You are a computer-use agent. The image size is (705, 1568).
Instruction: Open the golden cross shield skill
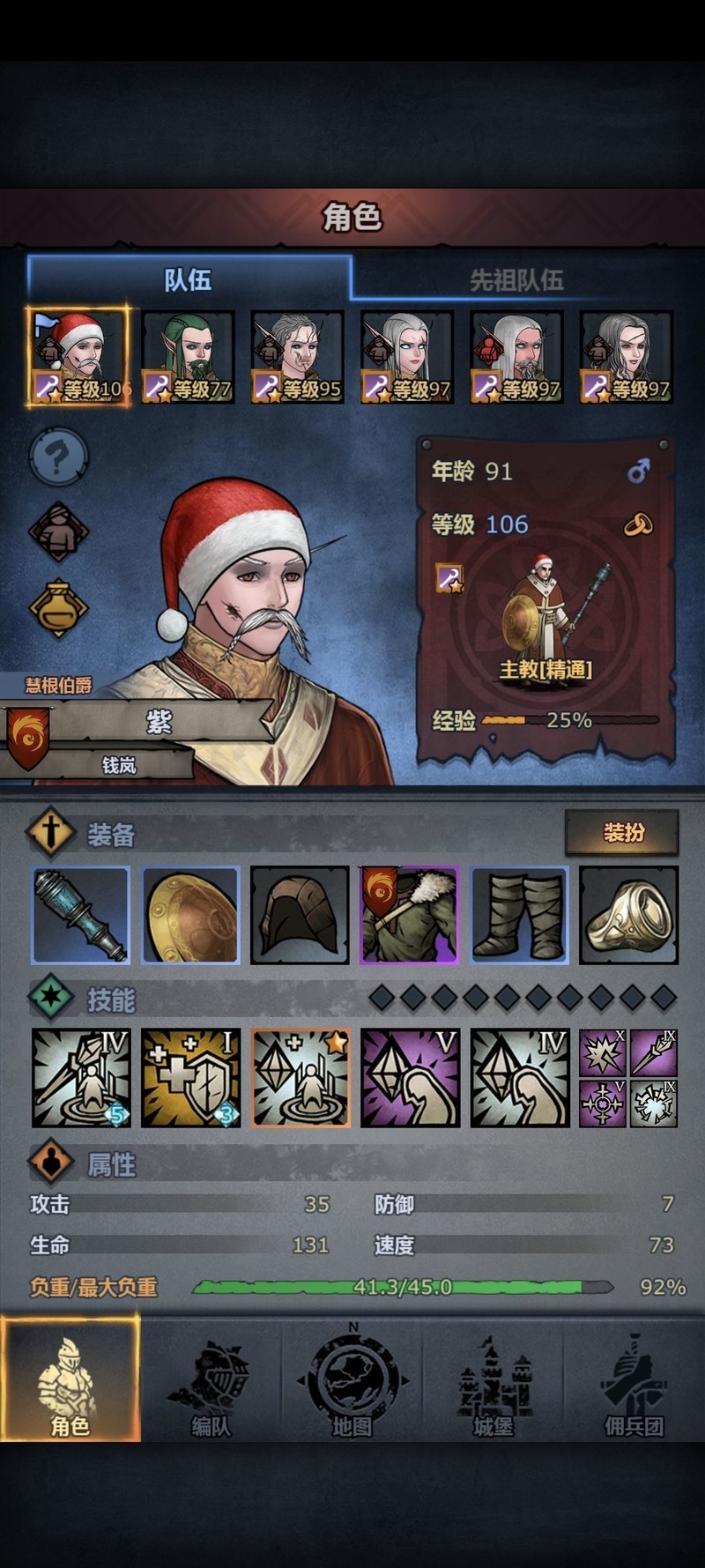click(190, 1077)
